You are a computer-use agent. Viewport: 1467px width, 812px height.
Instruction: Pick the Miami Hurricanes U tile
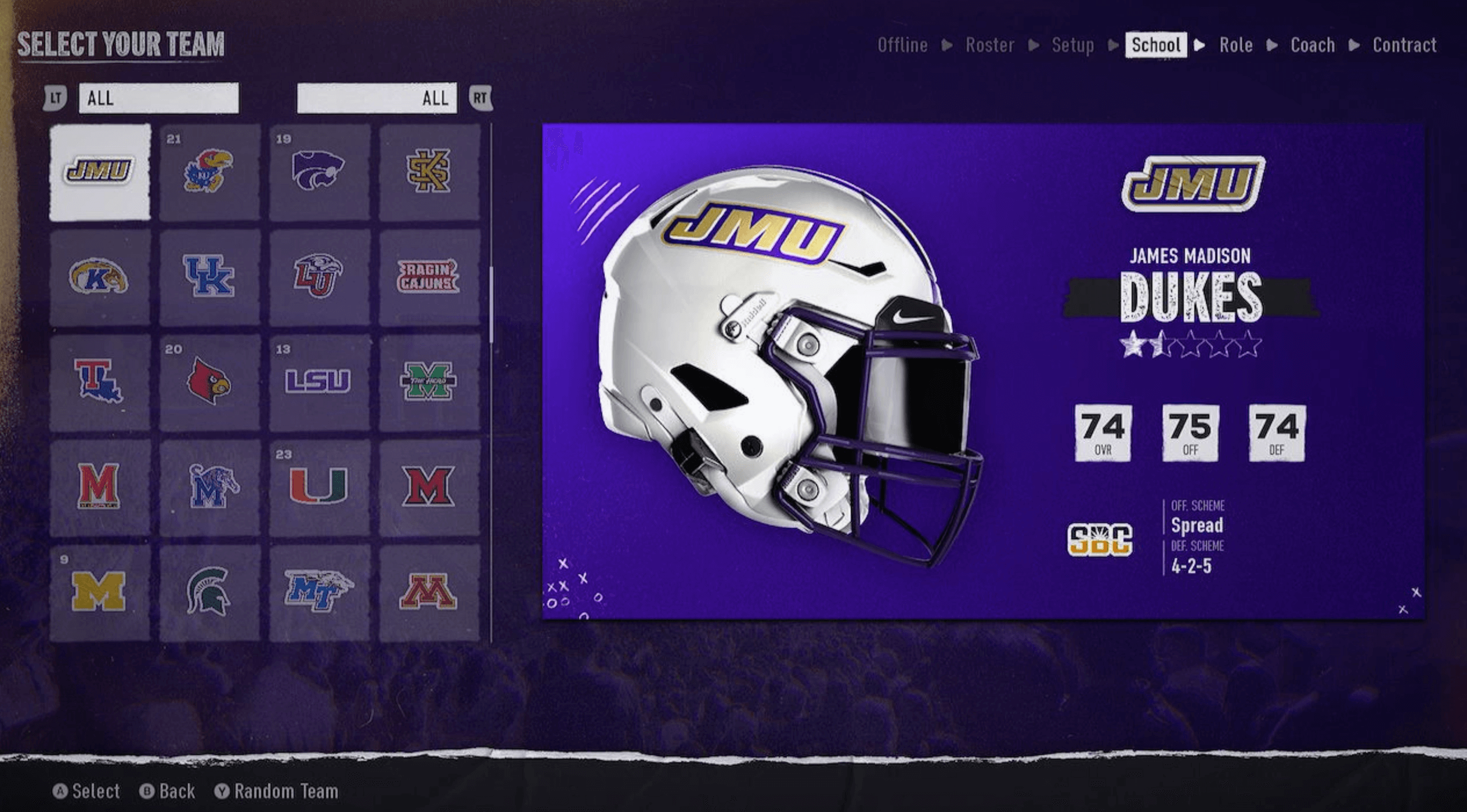(319, 487)
